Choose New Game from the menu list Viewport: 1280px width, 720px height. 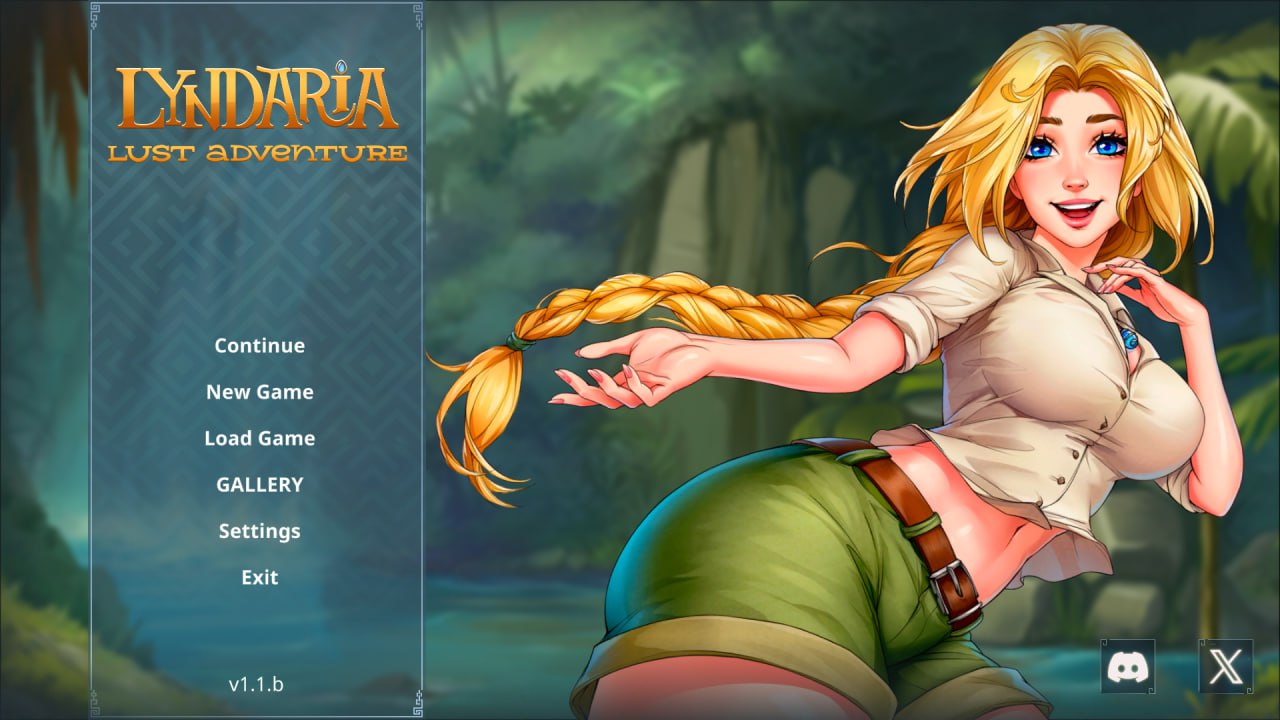tap(259, 392)
